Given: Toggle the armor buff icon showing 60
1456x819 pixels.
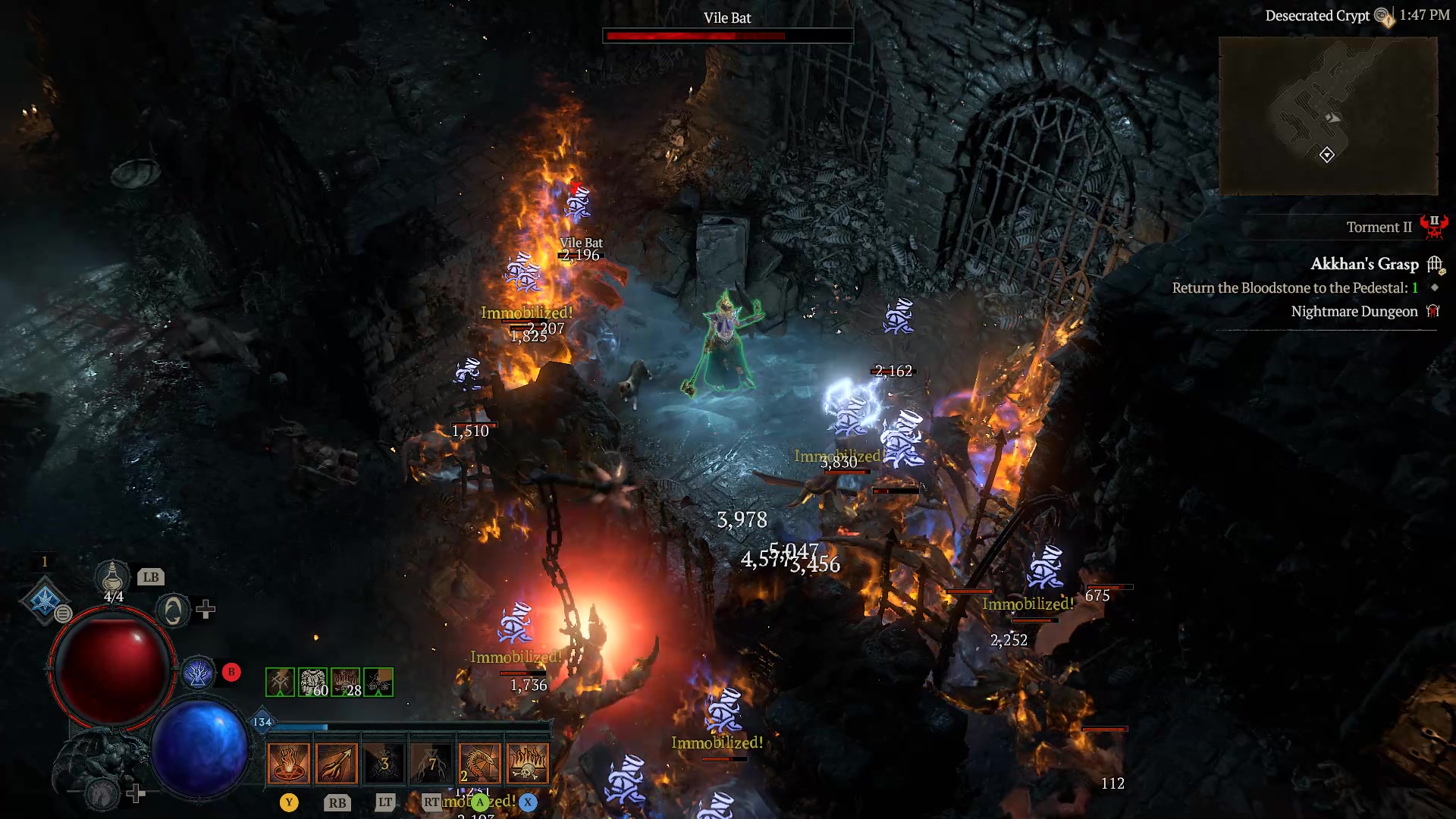Looking at the screenshot, I should click(312, 682).
